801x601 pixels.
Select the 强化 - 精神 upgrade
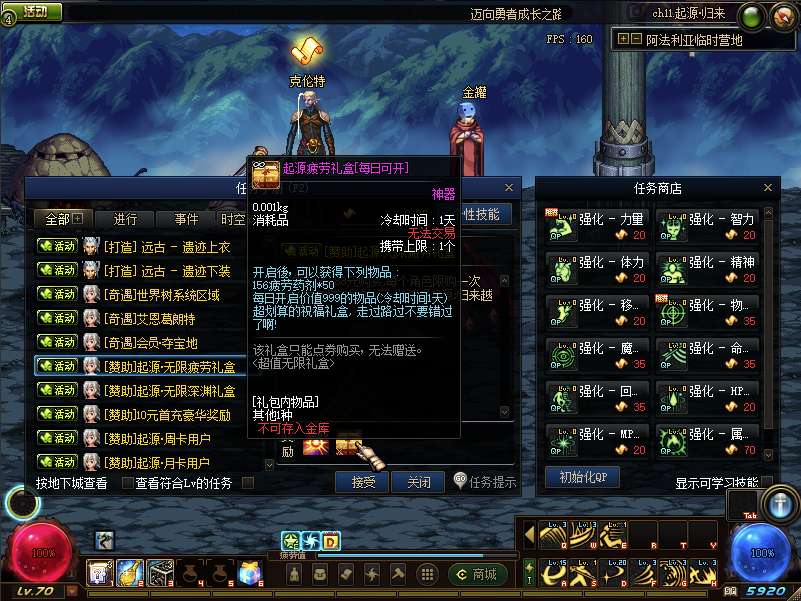706,268
